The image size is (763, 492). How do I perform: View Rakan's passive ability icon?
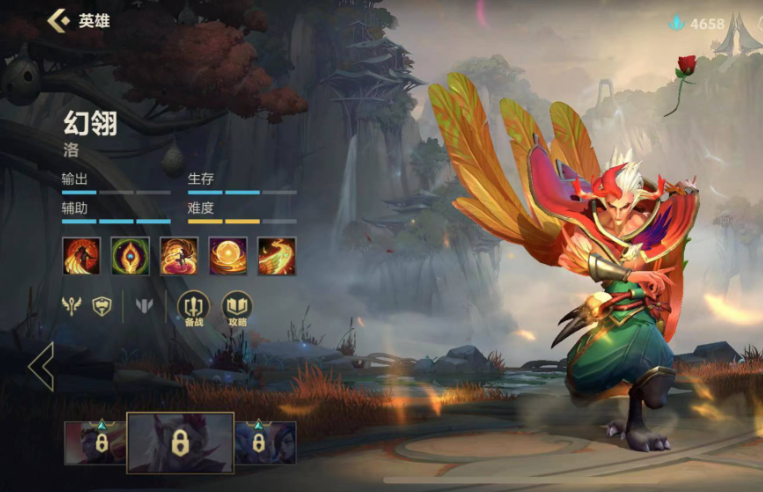click(81, 255)
